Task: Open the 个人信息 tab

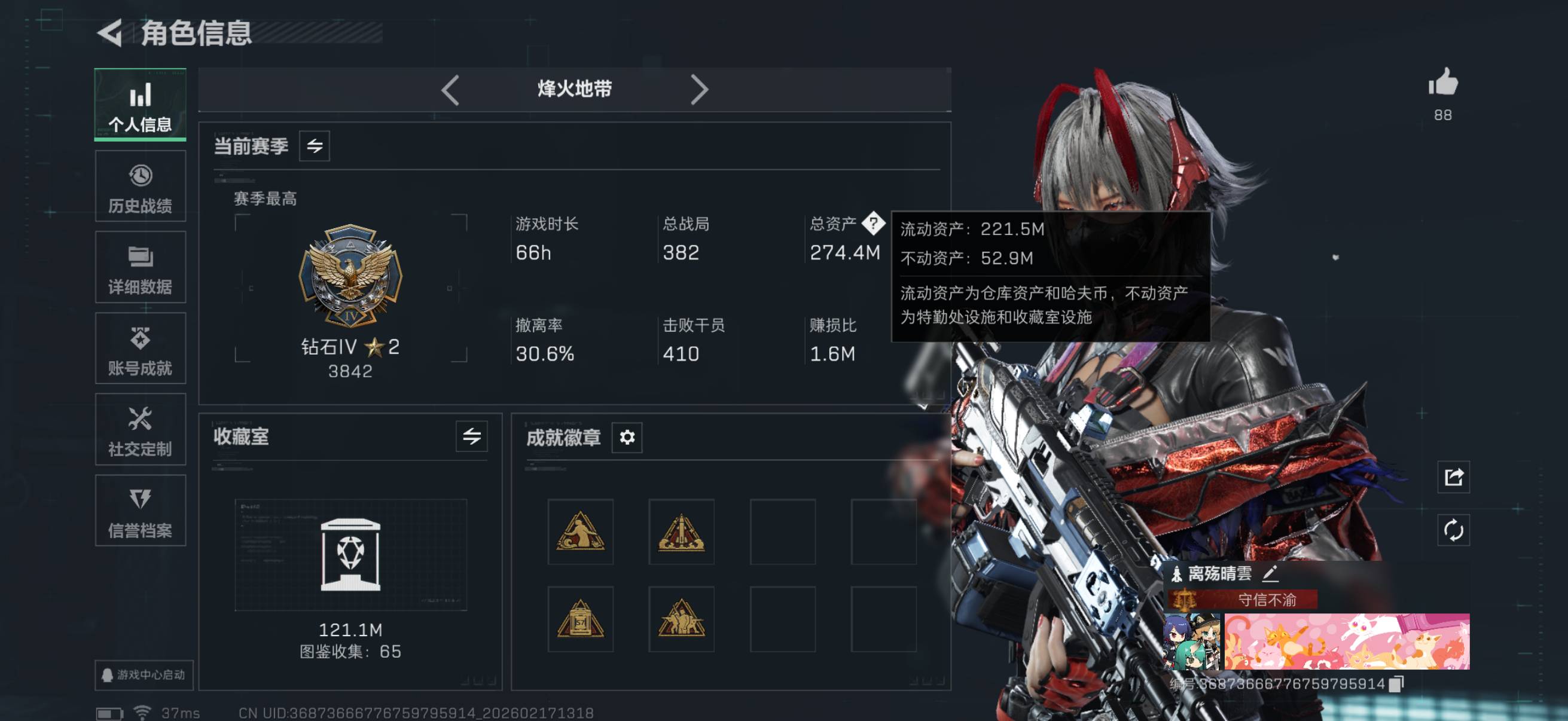Action: [140, 105]
